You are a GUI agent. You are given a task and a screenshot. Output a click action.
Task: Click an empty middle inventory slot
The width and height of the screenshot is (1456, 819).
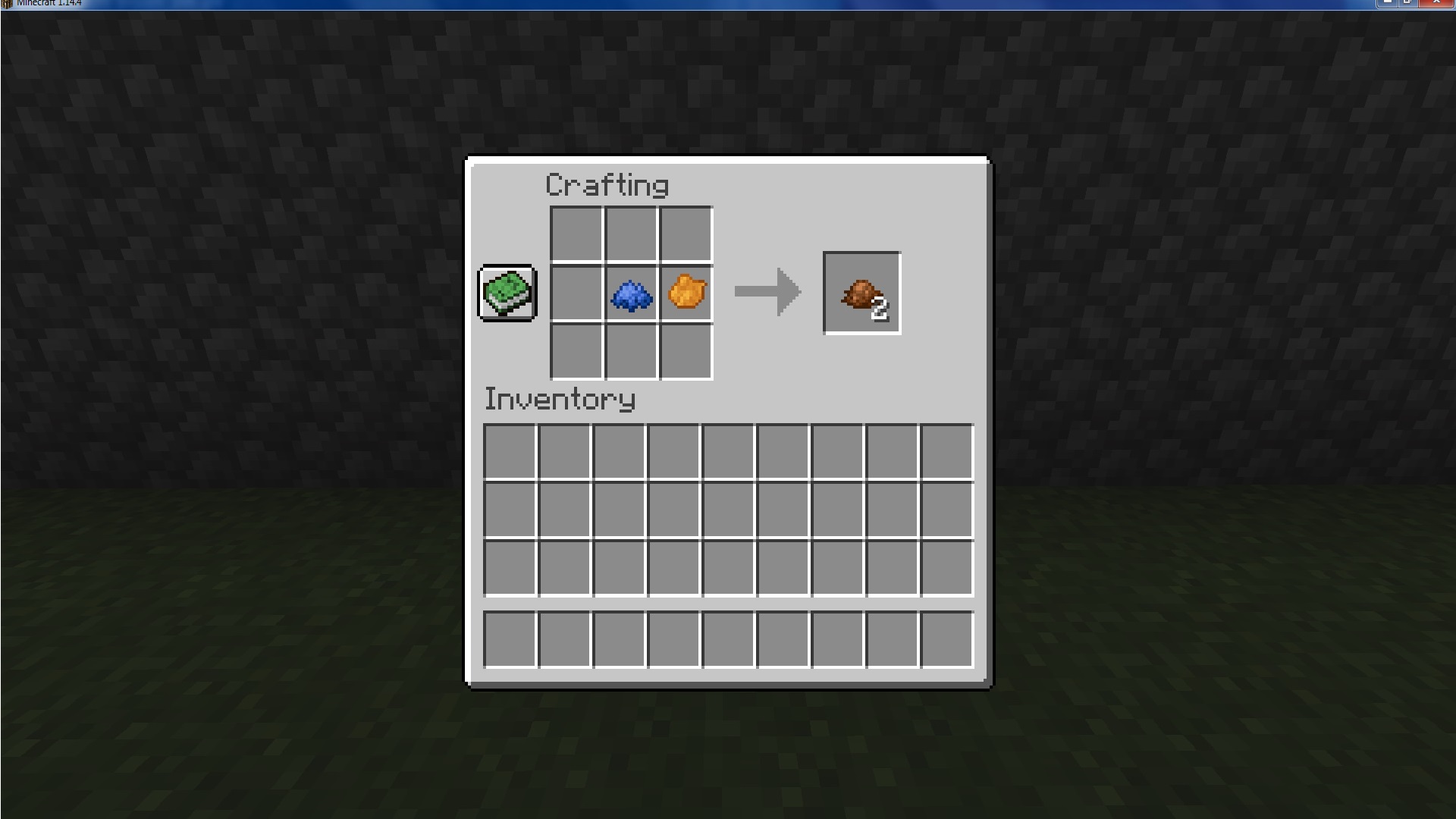pos(728,508)
